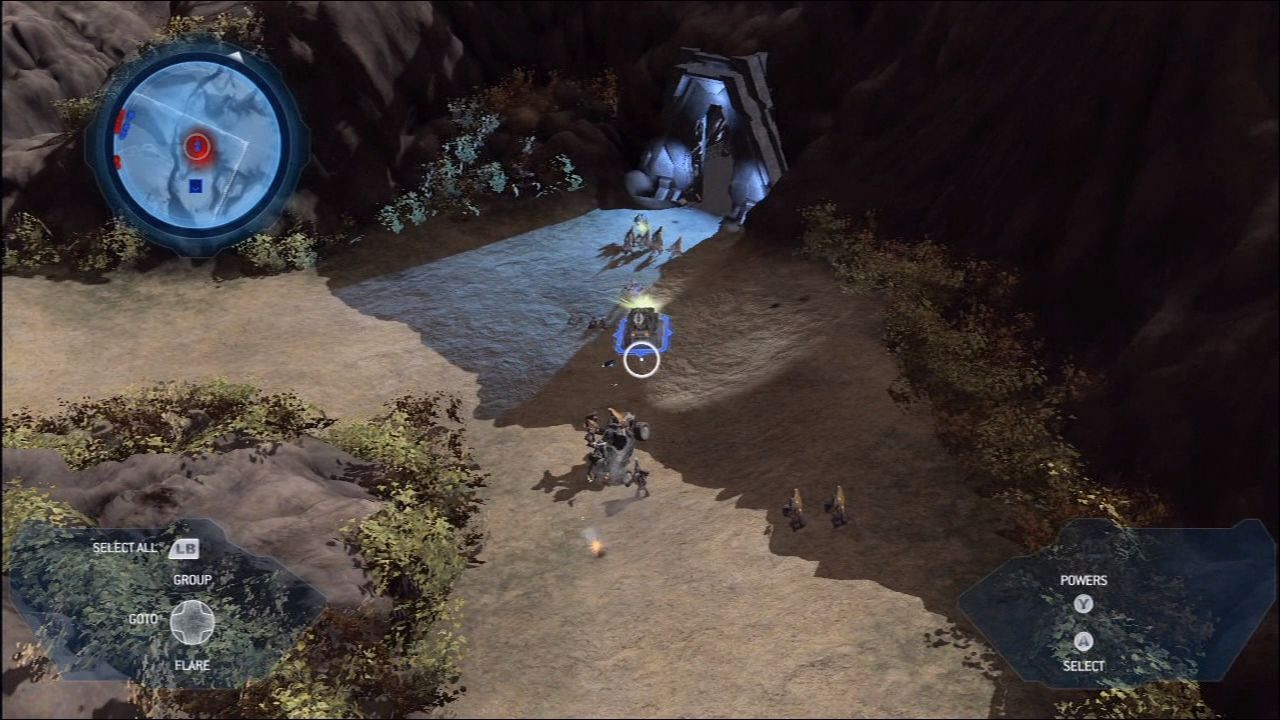The height and width of the screenshot is (720, 1280).
Task: Click the LB button icon next to SELECT ALL
Action: coord(185,548)
